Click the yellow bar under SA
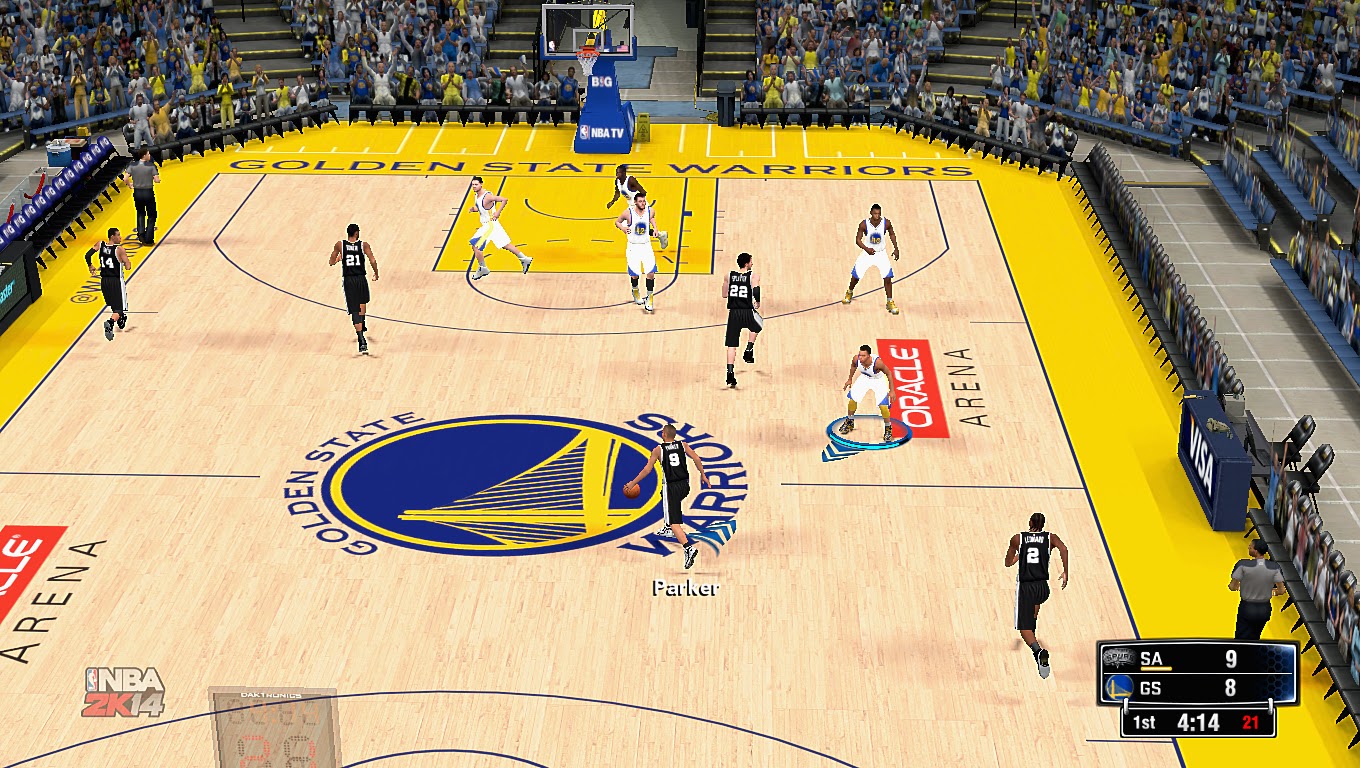1360x768 pixels. coord(1157,668)
